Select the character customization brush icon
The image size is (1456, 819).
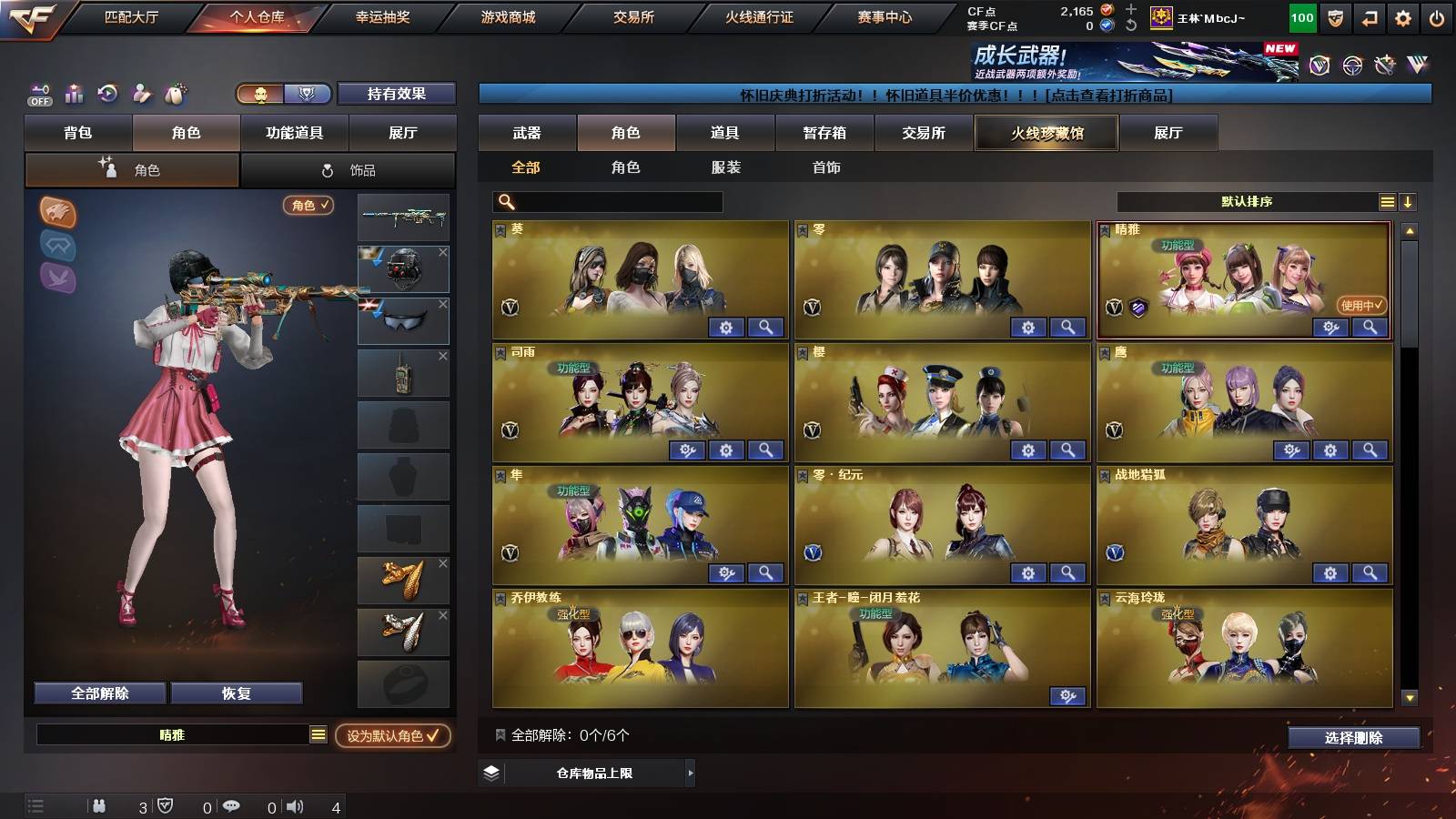[141, 94]
